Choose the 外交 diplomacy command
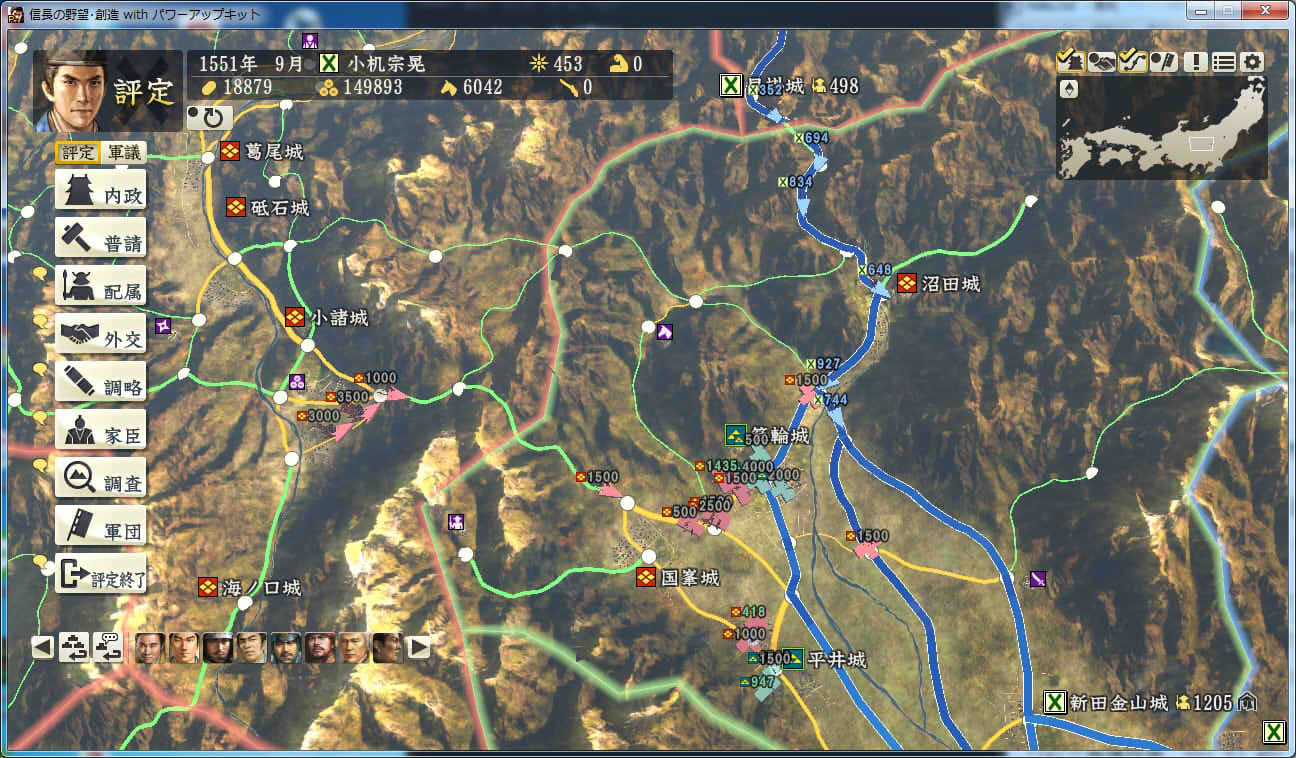Viewport: 1296px width, 758px height. pos(100,335)
